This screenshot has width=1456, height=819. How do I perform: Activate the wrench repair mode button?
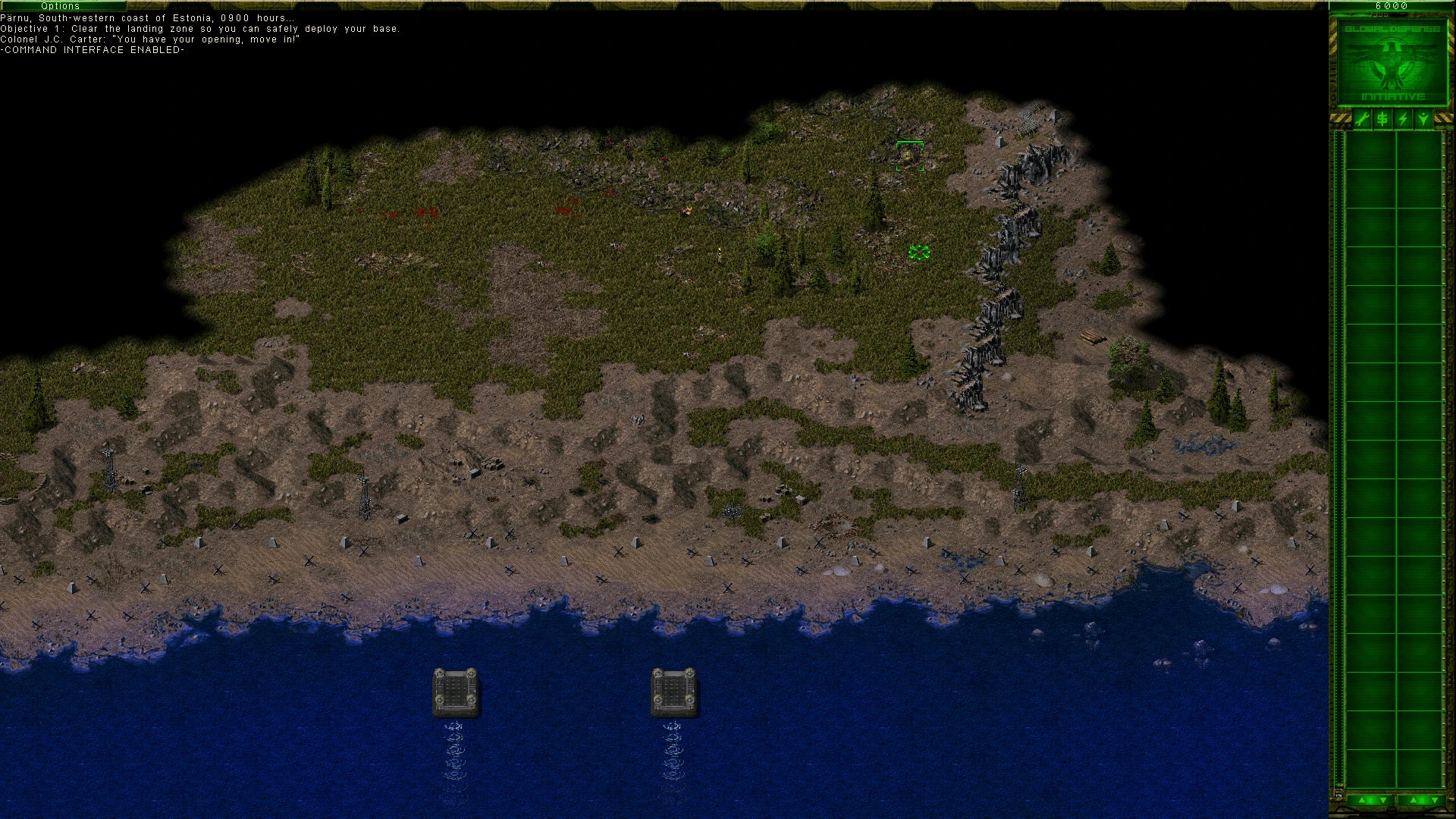1362,119
